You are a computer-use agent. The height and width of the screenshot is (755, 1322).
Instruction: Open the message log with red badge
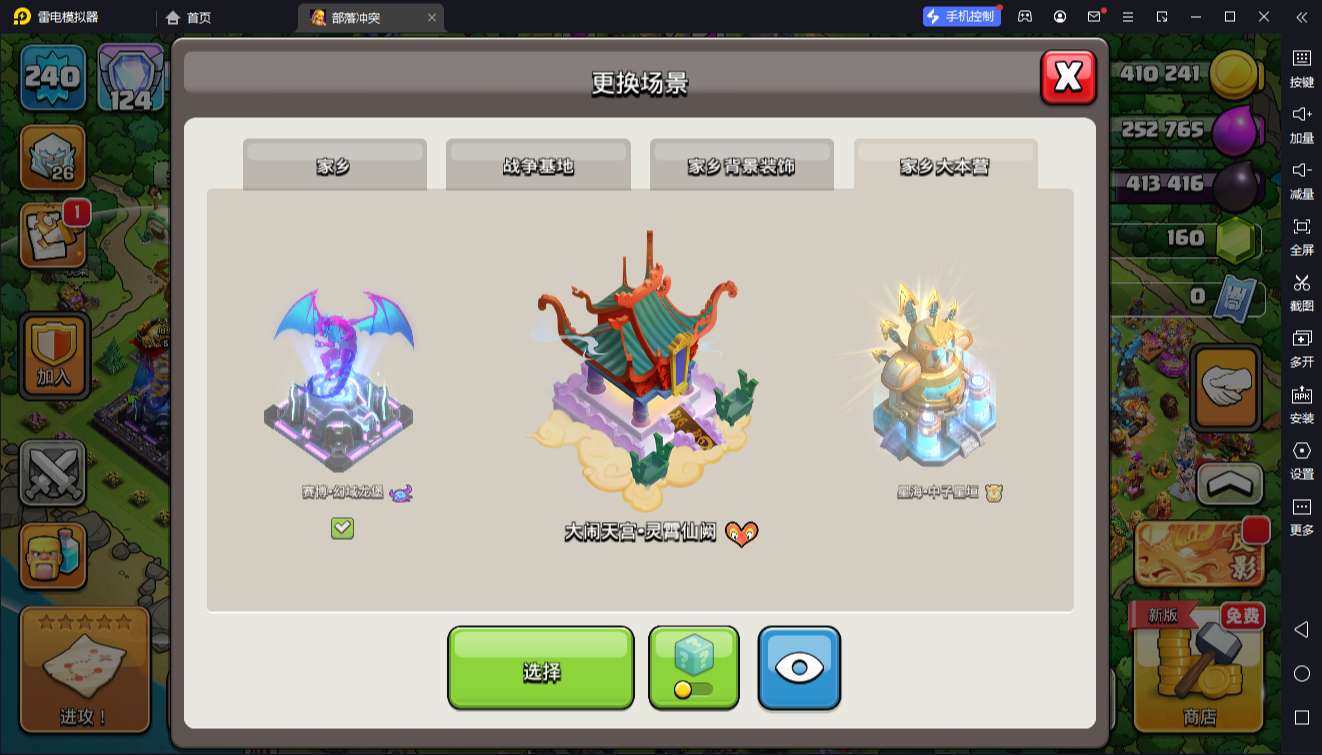tap(53, 235)
